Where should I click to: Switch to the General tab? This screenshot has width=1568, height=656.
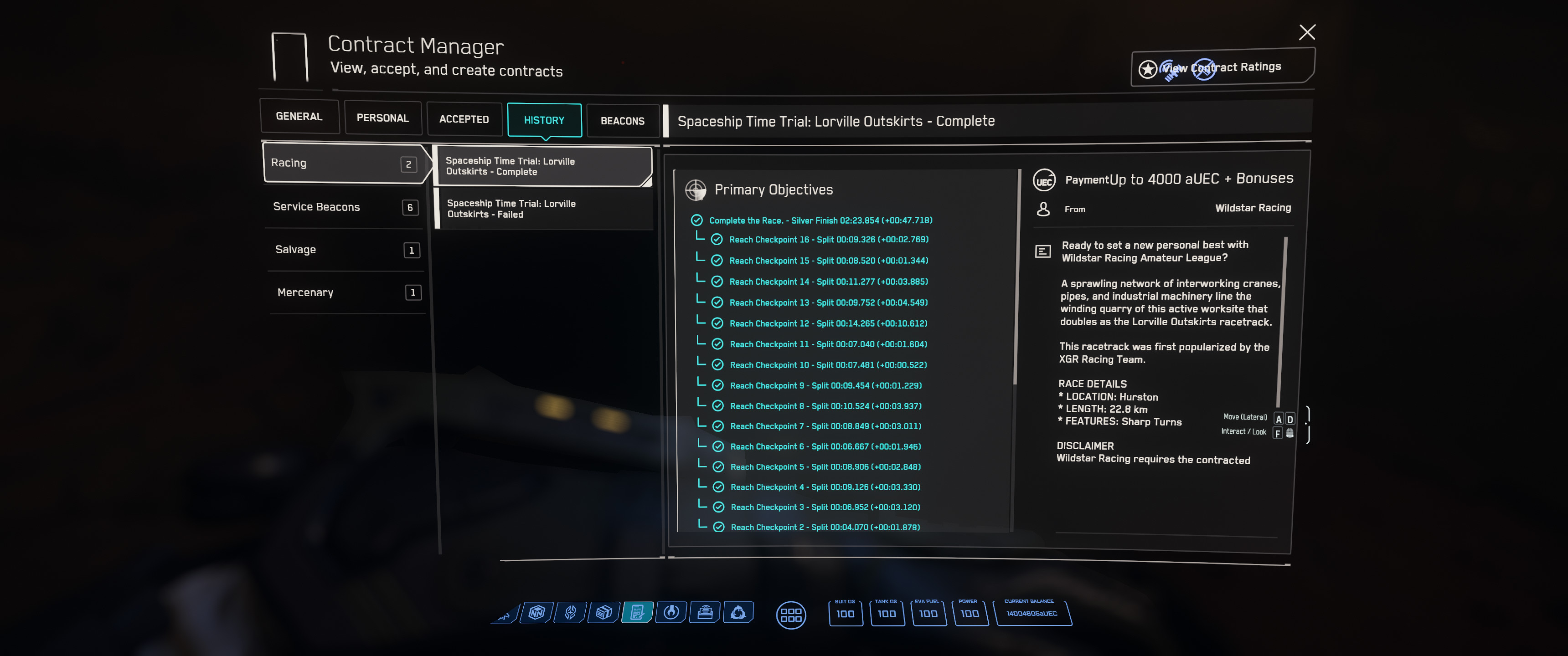299,116
